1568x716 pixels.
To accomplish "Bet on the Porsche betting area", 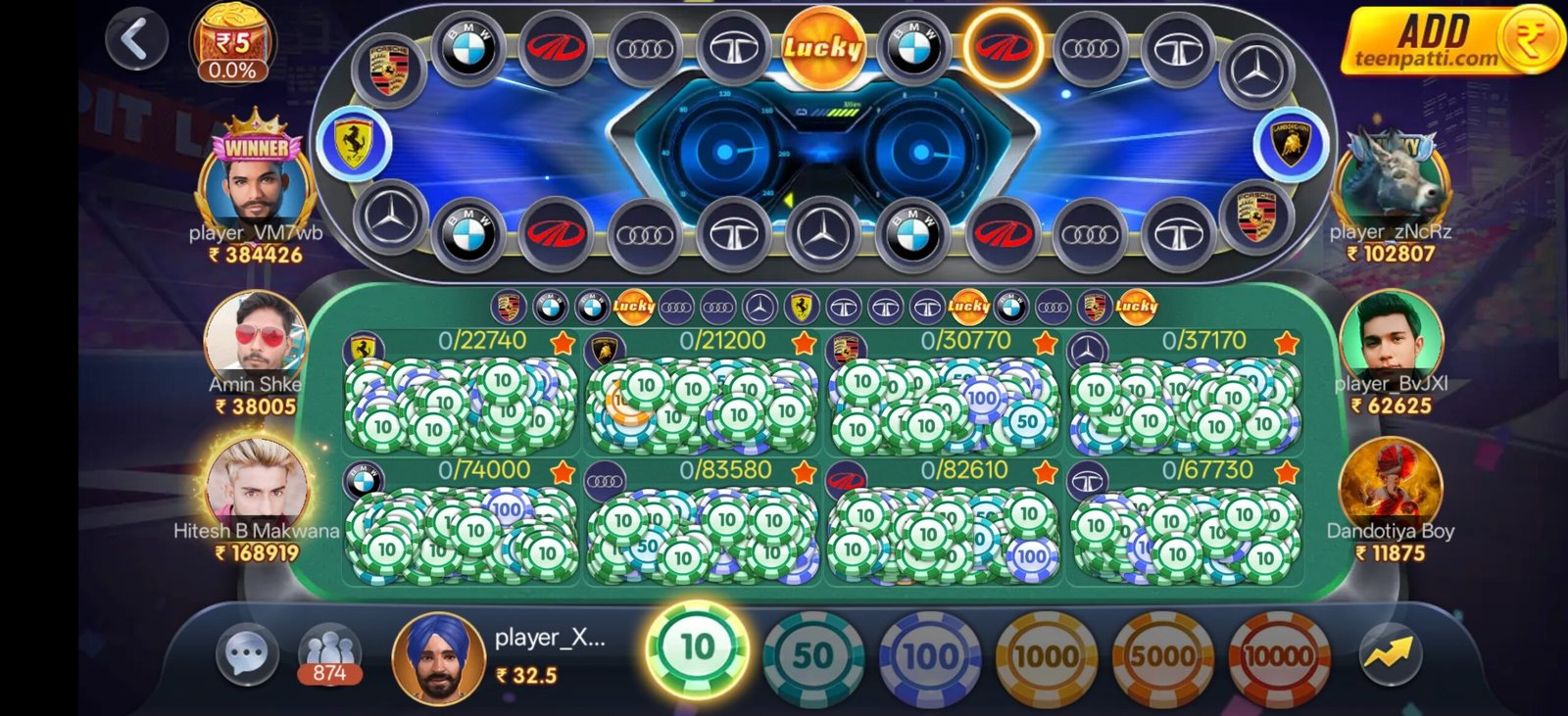I will point(943,402).
